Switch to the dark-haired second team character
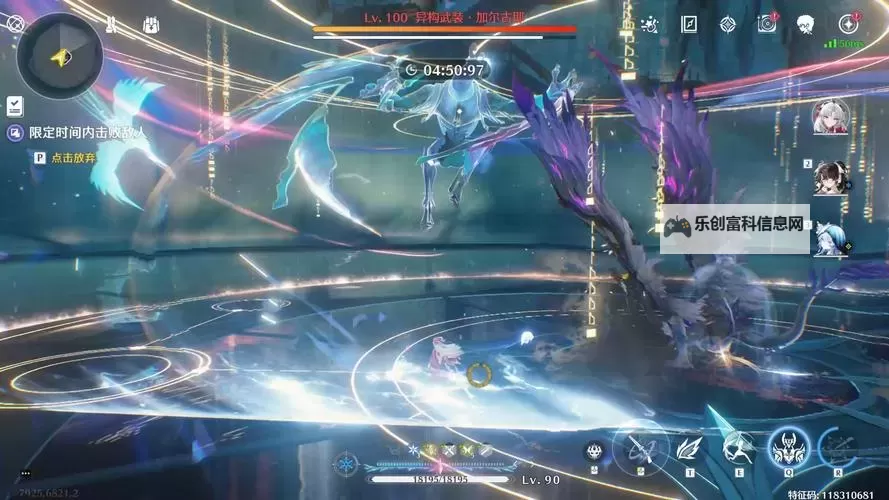 (x=831, y=178)
